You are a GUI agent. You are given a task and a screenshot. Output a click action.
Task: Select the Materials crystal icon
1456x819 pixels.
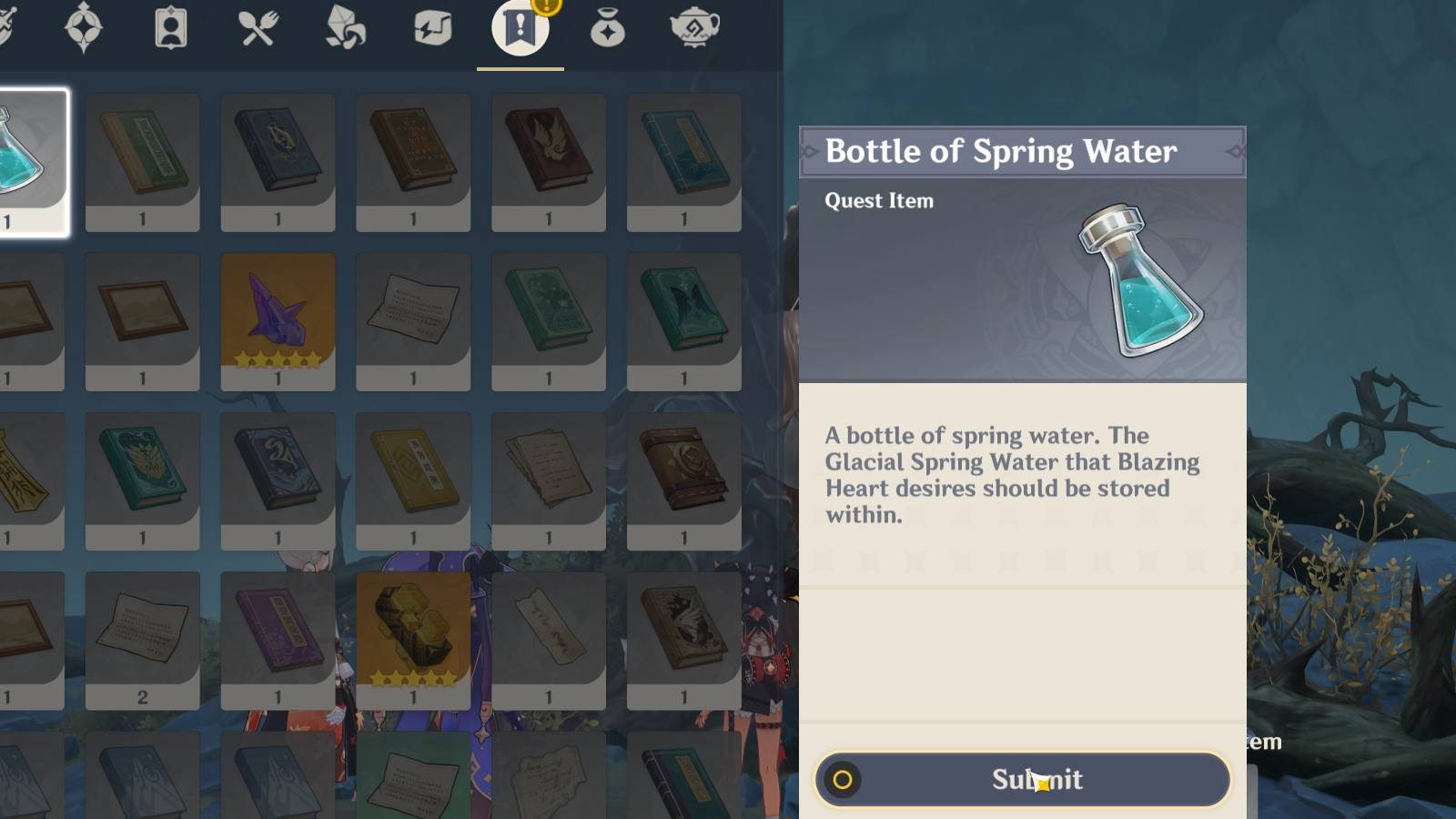(x=345, y=27)
